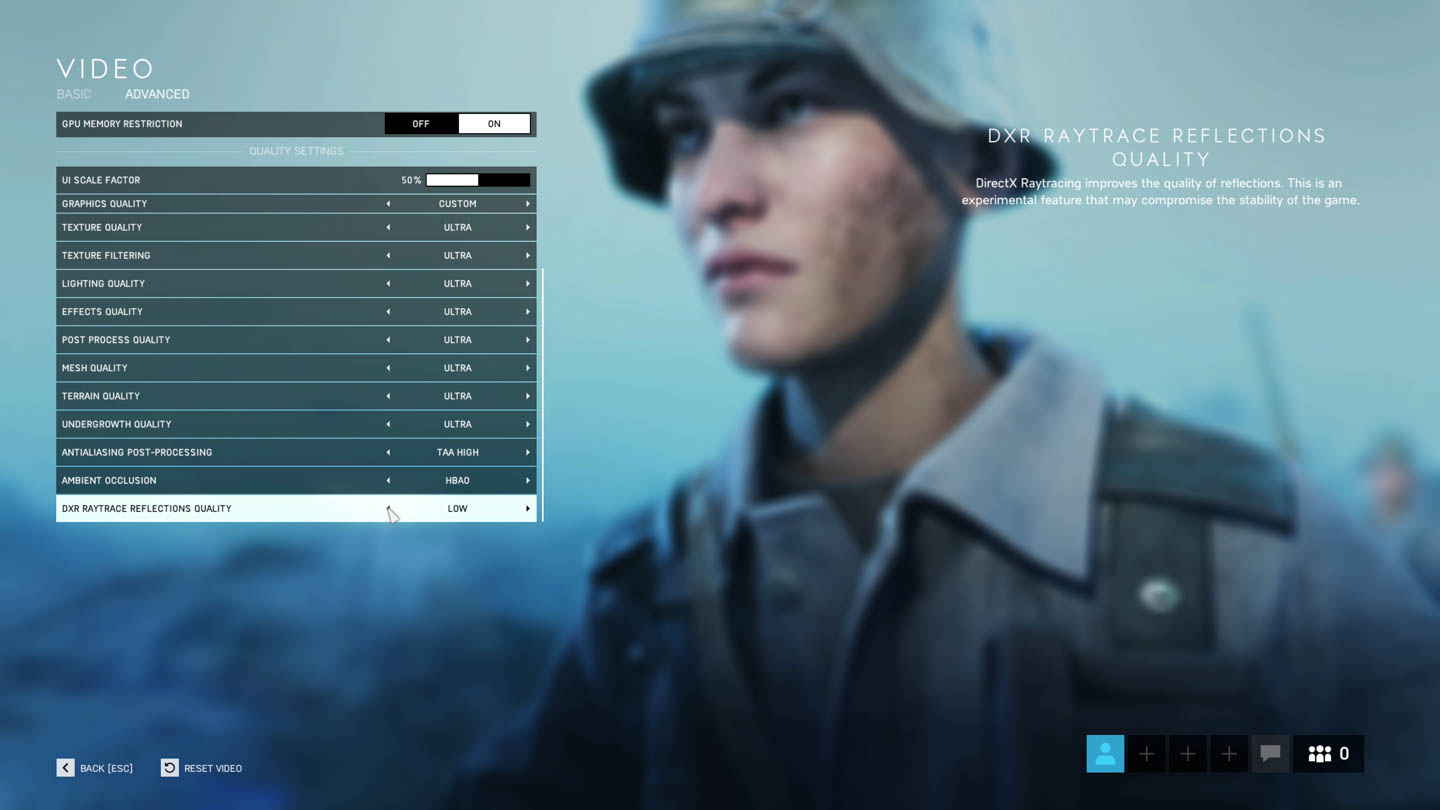The image size is (1440, 810).
Task: Switch to the Basic video tab
Action: 74,94
